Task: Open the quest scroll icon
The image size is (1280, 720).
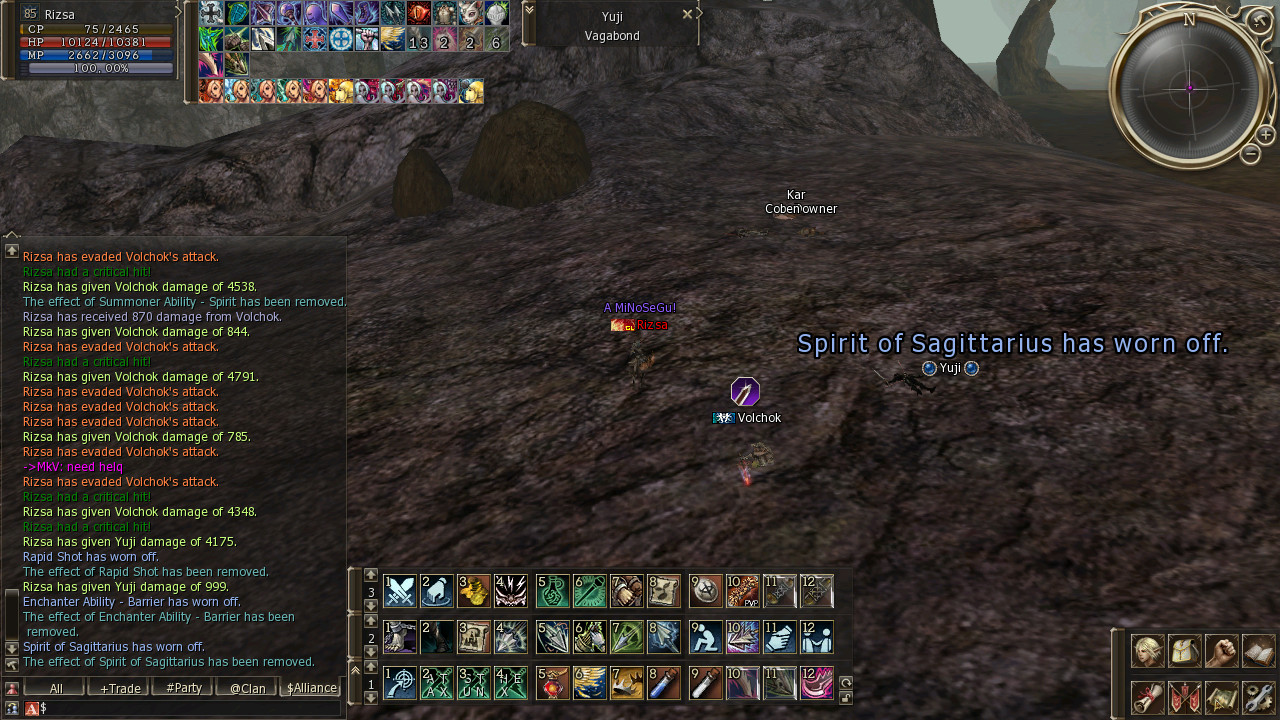Action: (x=1147, y=697)
